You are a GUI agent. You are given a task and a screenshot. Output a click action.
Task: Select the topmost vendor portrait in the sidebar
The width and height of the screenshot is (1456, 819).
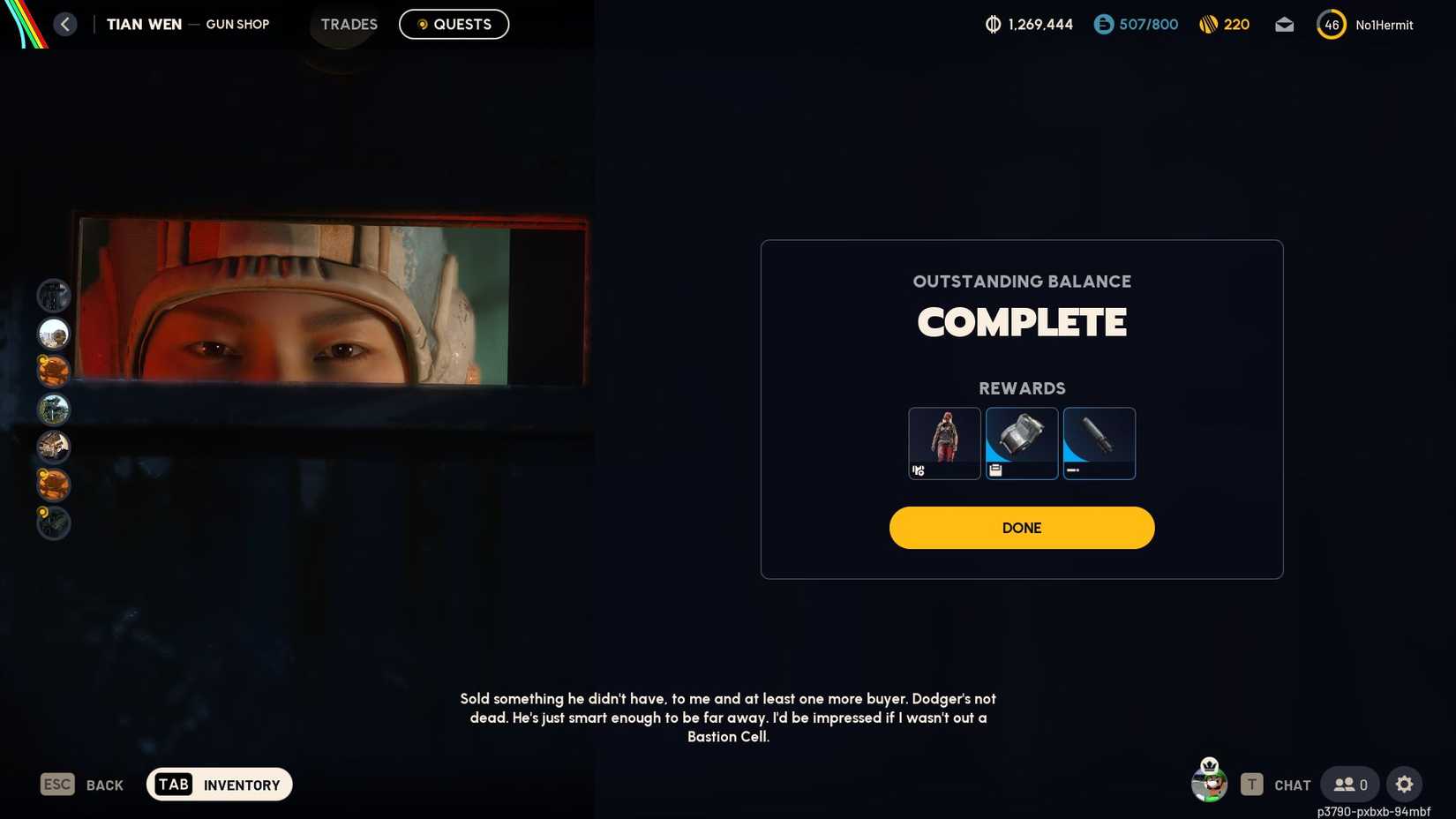tap(53, 296)
